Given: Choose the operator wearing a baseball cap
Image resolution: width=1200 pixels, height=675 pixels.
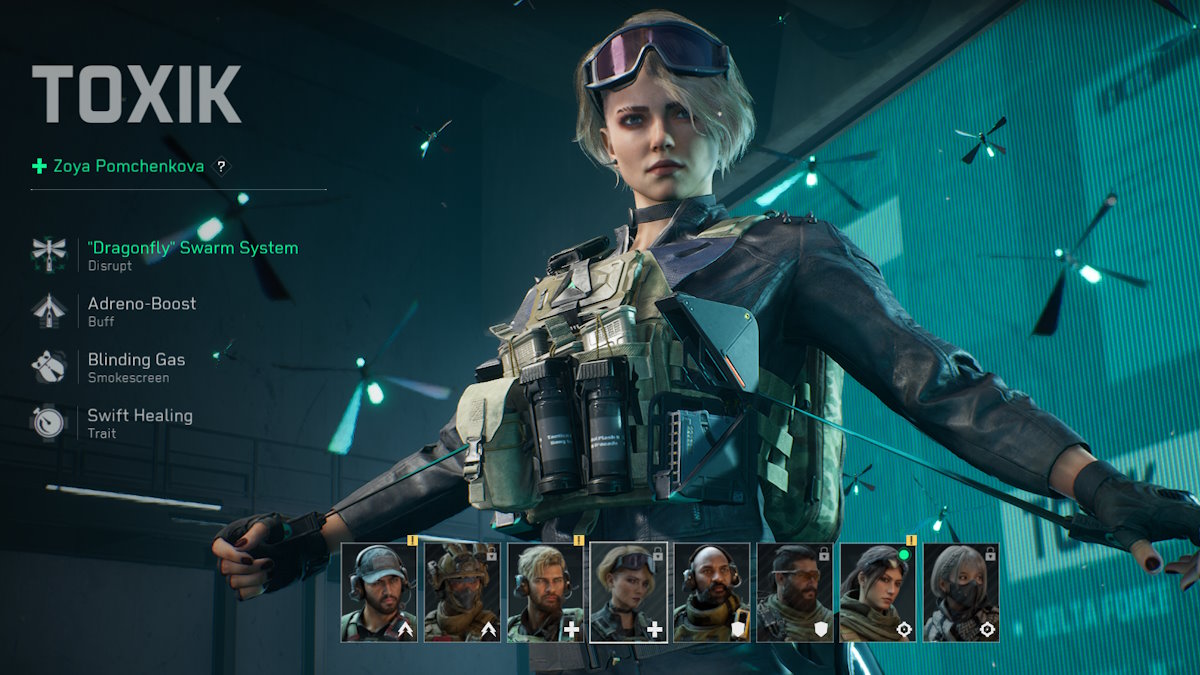Looking at the screenshot, I should click(x=379, y=592).
